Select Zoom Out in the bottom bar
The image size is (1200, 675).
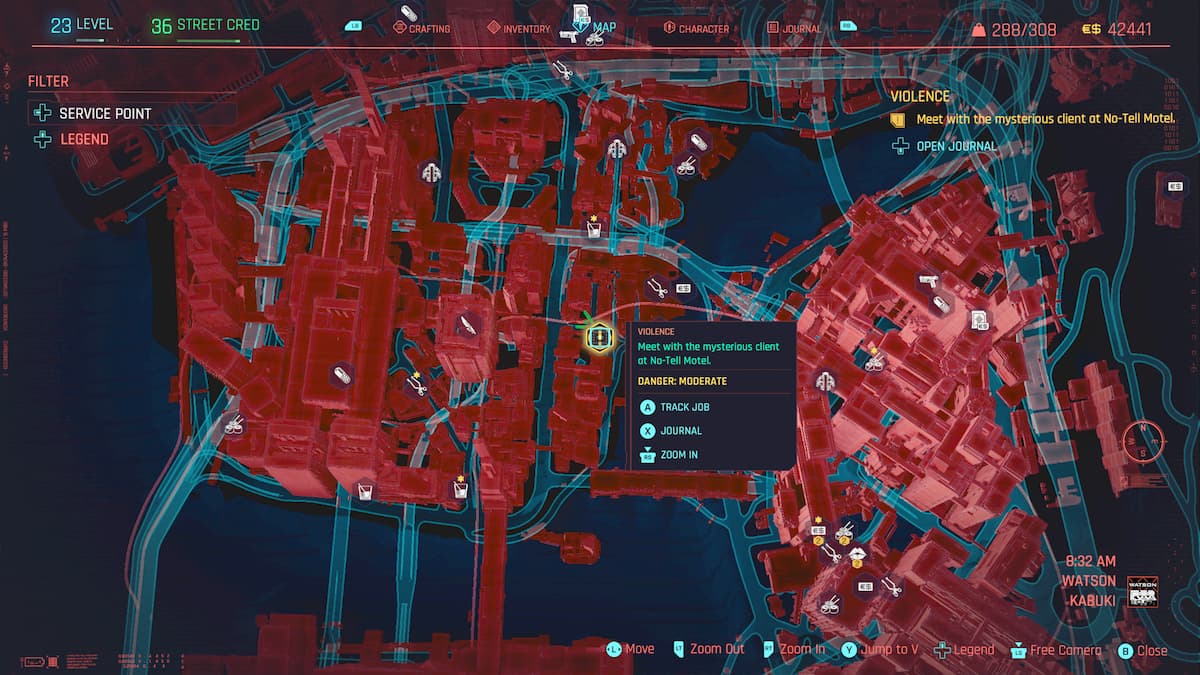click(717, 649)
